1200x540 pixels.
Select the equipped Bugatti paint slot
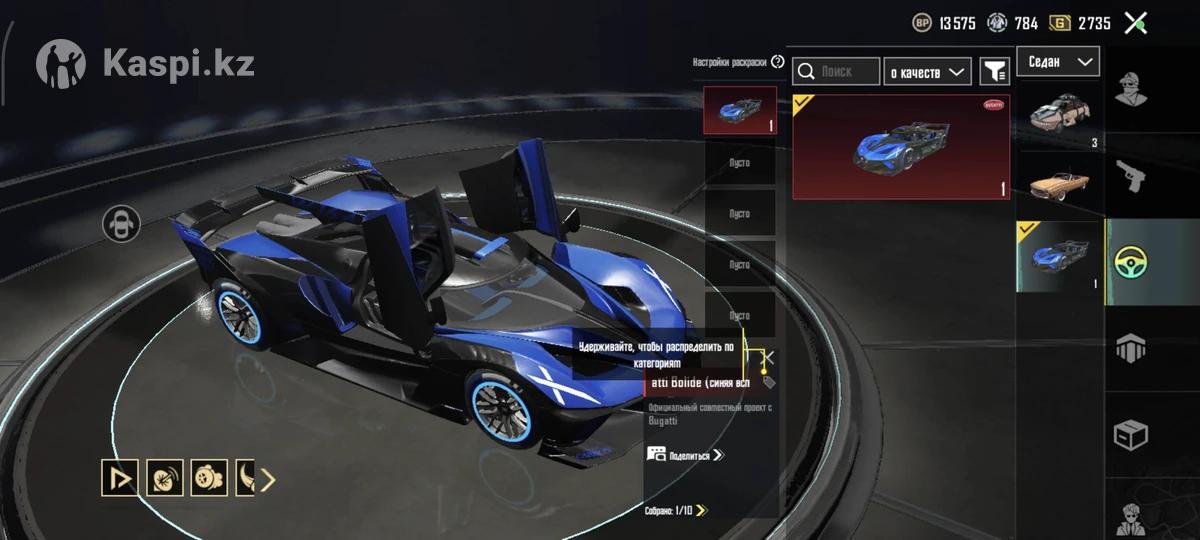coord(740,110)
